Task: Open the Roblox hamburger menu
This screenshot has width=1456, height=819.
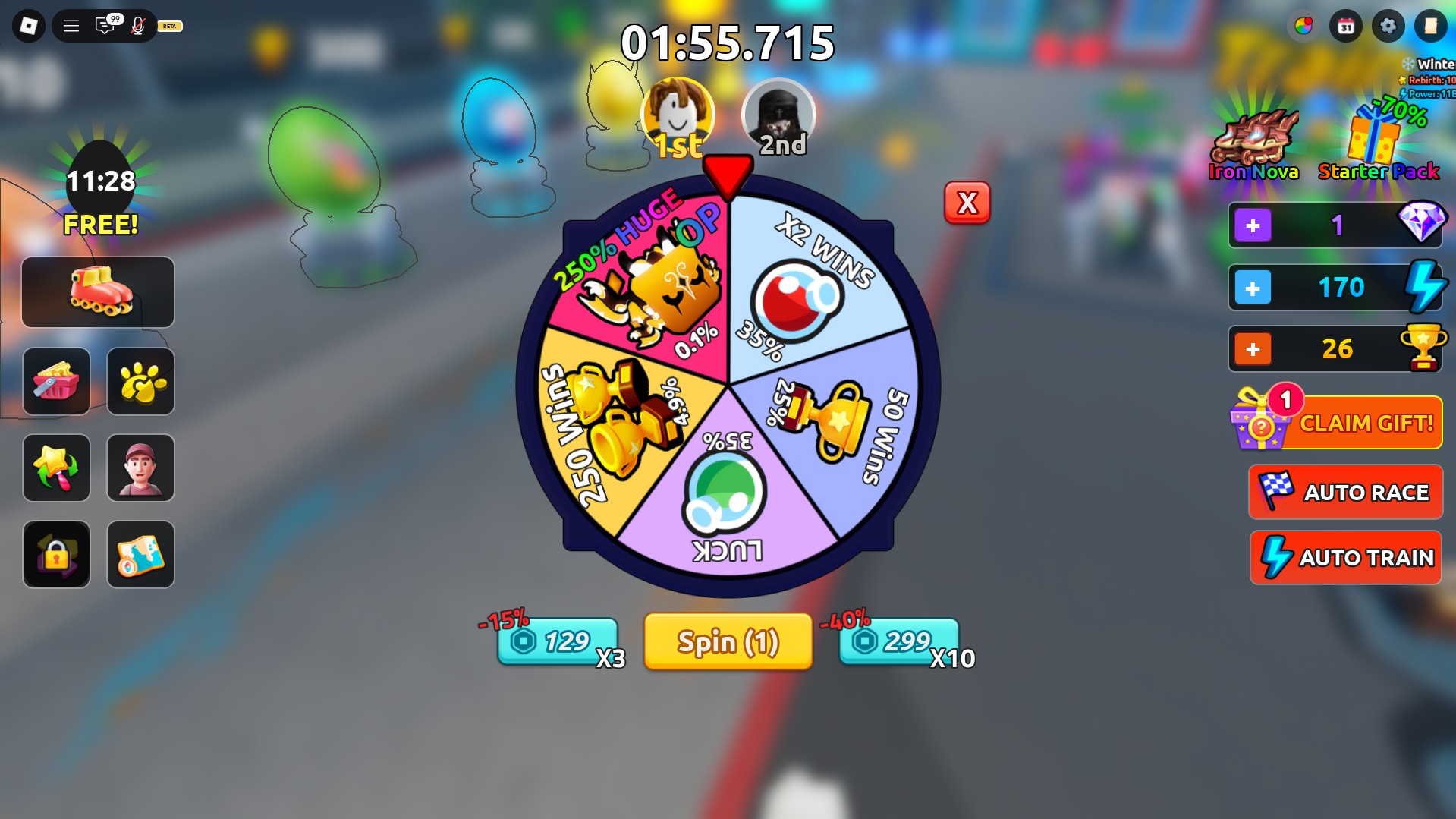Action: [71, 24]
